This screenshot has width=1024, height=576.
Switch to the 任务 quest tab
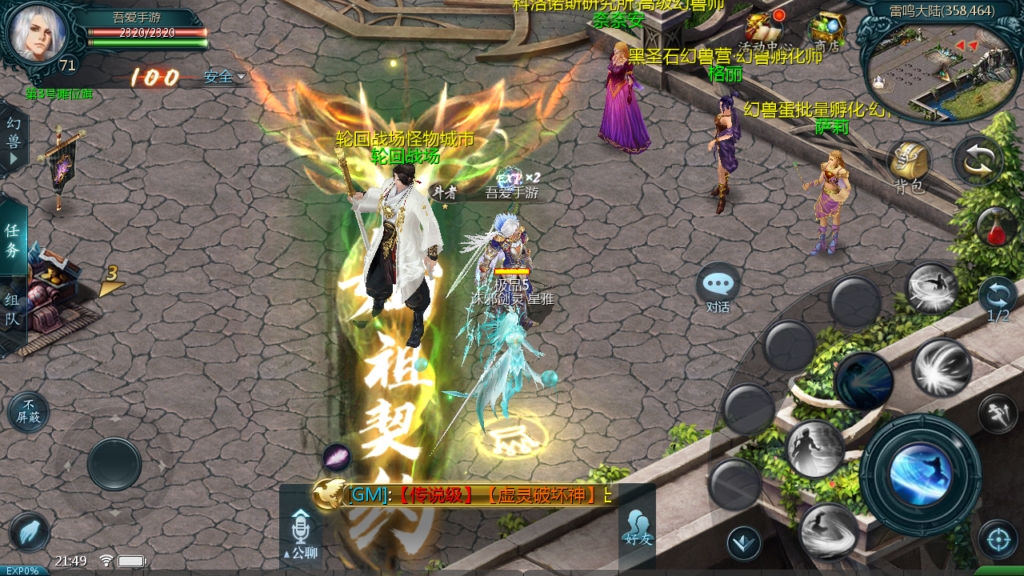tap(13, 238)
